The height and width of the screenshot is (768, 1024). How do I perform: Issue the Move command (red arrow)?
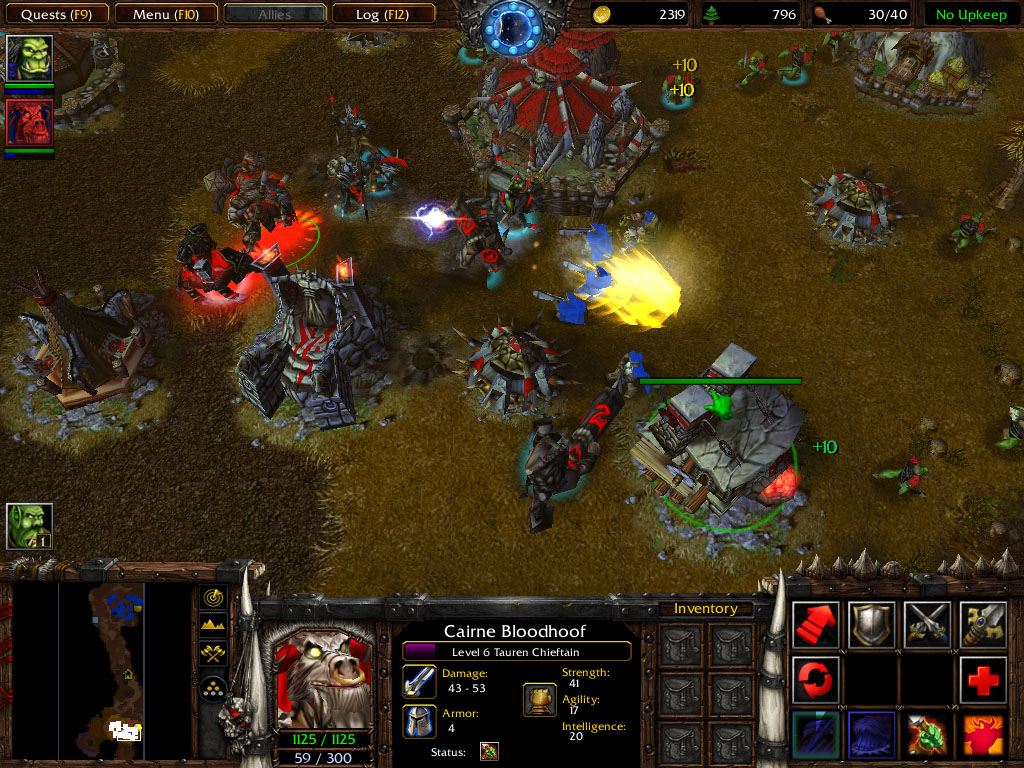816,625
